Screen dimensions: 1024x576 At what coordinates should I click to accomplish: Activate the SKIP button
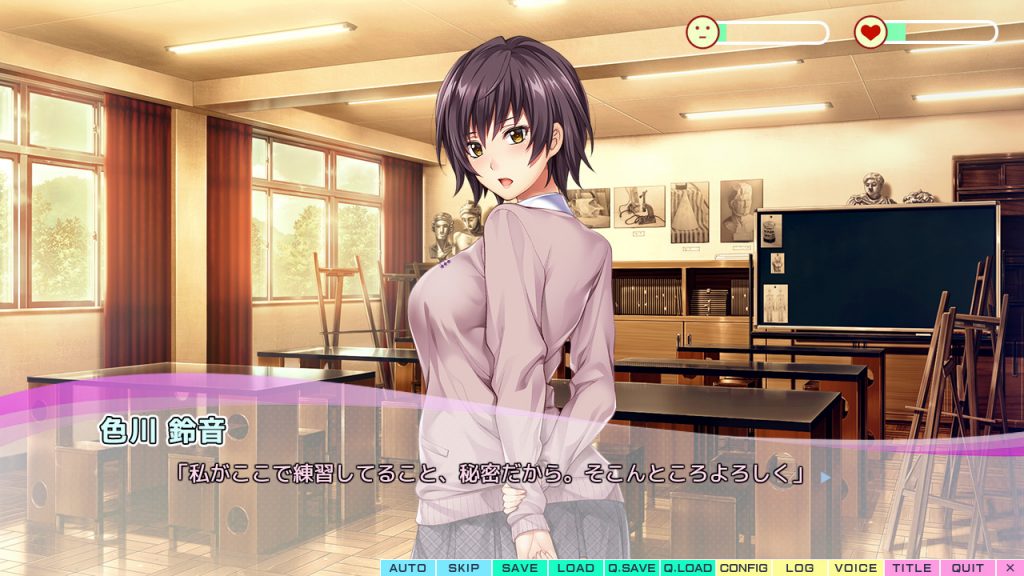464,568
